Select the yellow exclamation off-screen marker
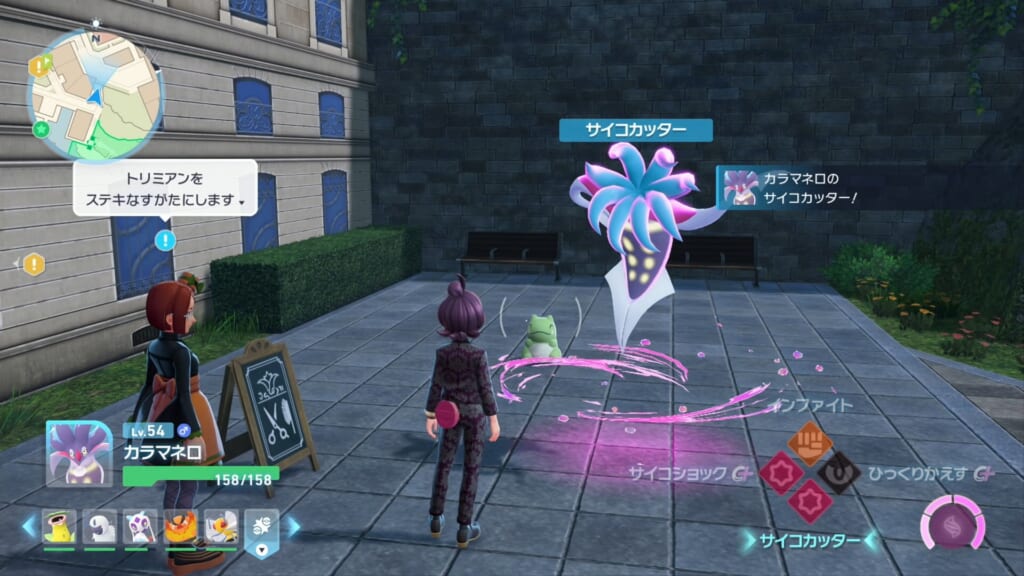 coord(34,264)
